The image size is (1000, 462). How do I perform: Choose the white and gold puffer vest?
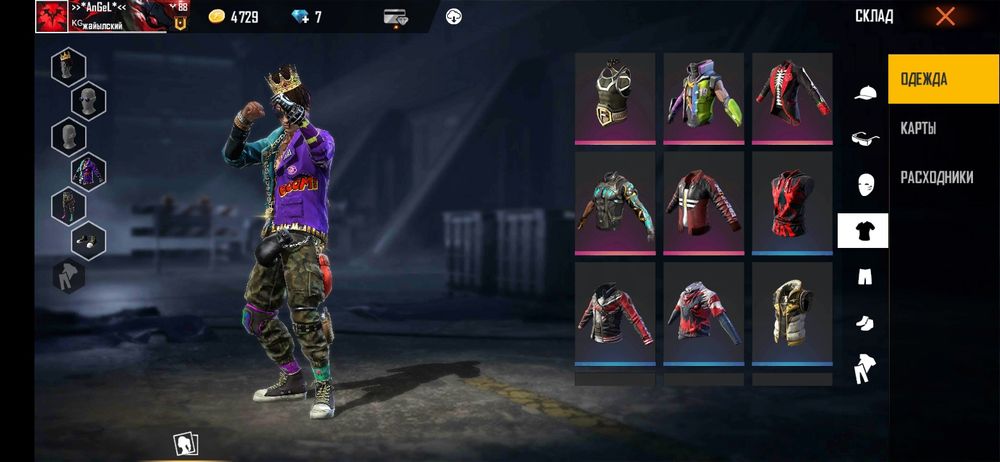(792, 312)
